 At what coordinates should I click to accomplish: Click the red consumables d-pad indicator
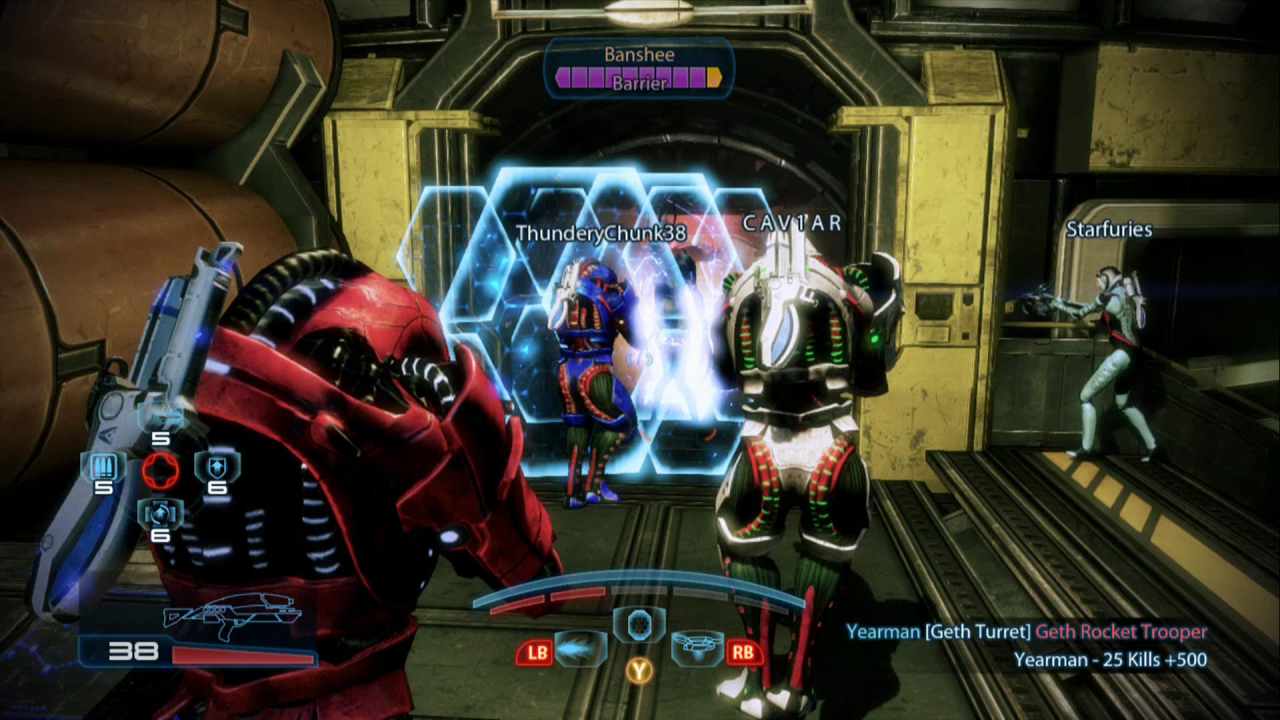(x=160, y=469)
